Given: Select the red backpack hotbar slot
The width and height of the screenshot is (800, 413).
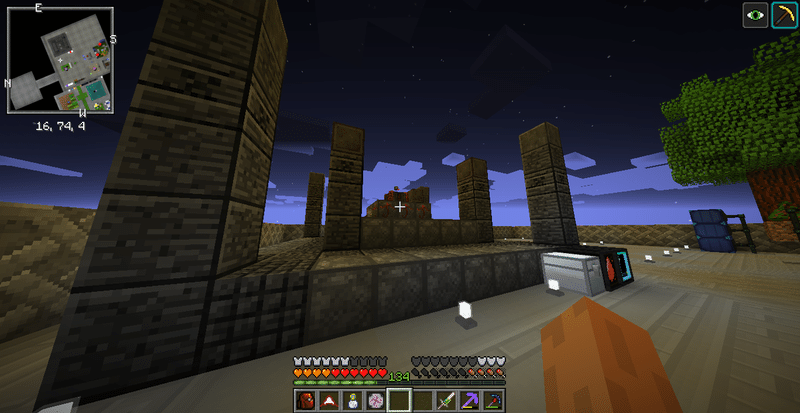Looking at the screenshot, I should (x=306, y=401).
